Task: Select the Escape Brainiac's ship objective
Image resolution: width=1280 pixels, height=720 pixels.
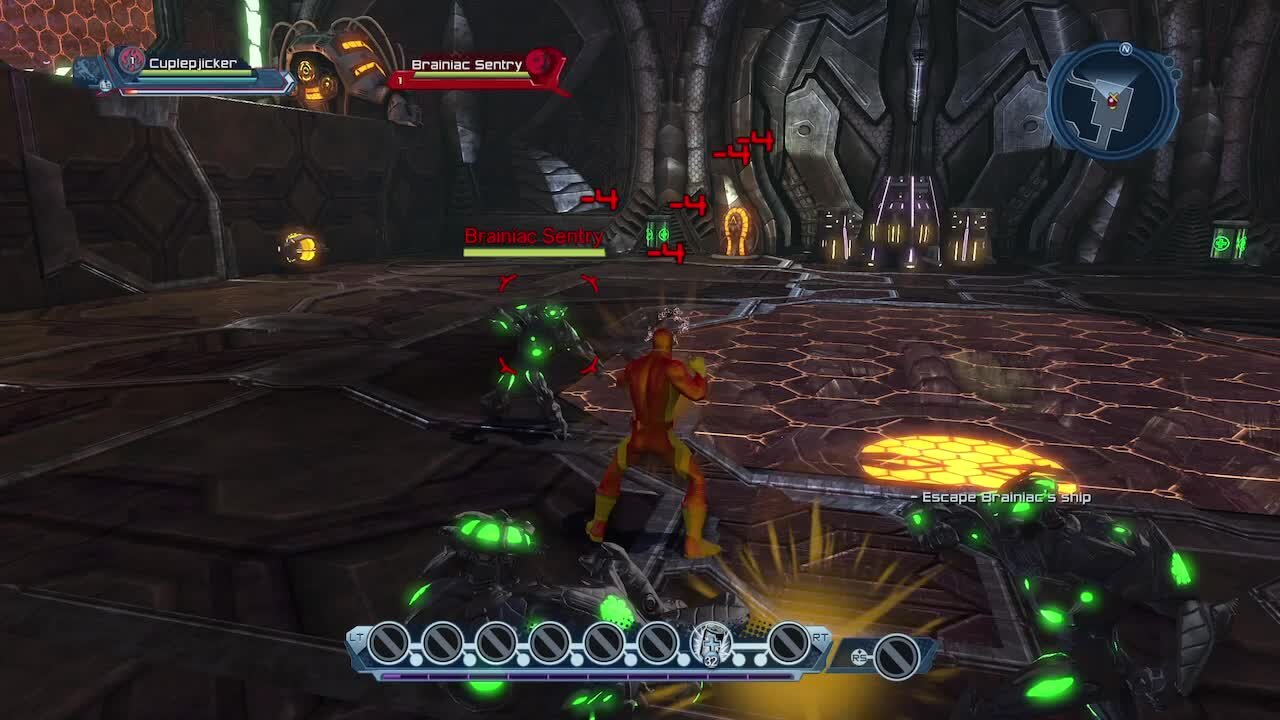Action: click(x=1005, y=497)
